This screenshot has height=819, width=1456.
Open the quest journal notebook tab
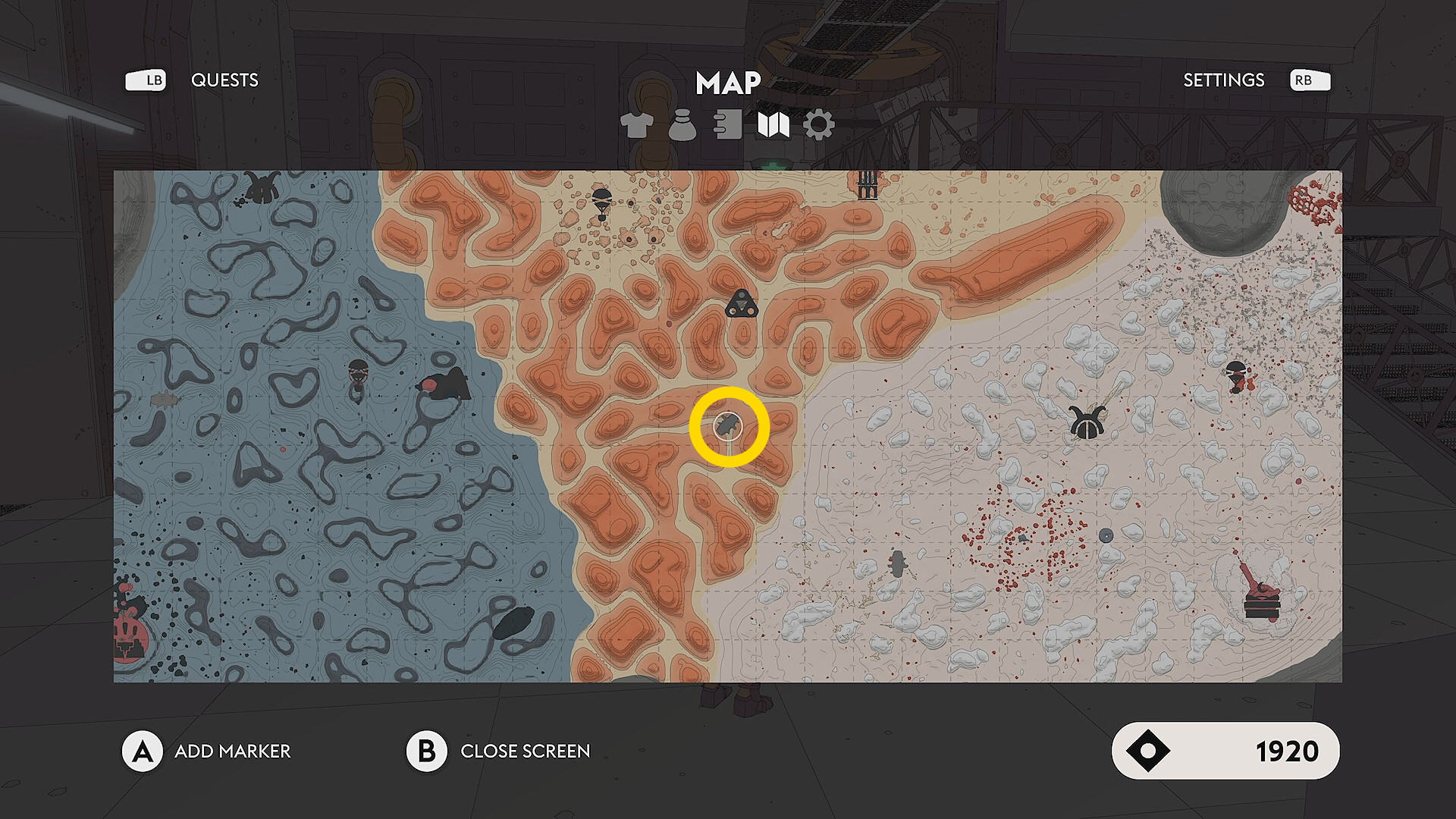[x=728, y=125]
